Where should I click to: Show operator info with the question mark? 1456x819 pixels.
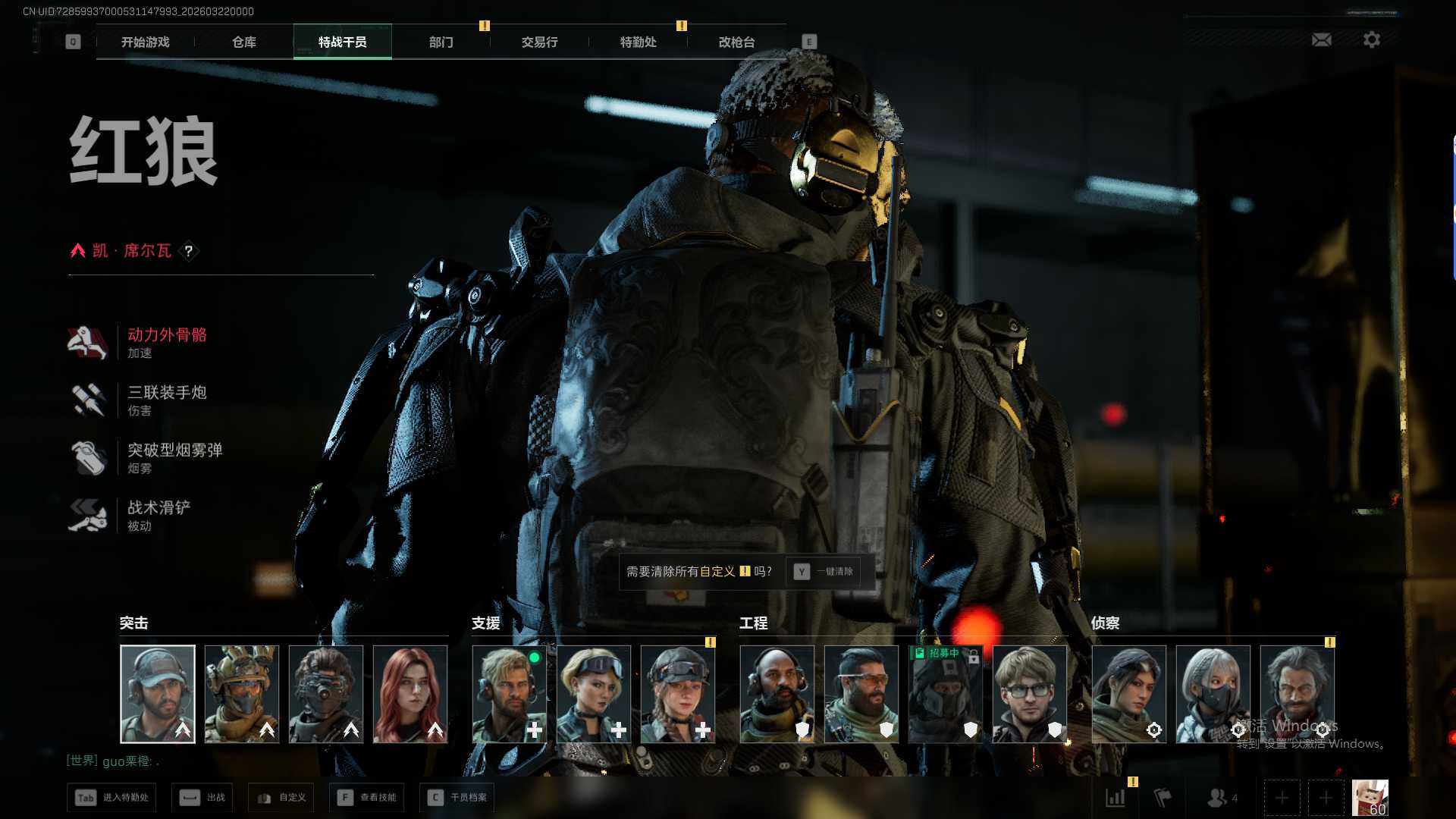189,251
